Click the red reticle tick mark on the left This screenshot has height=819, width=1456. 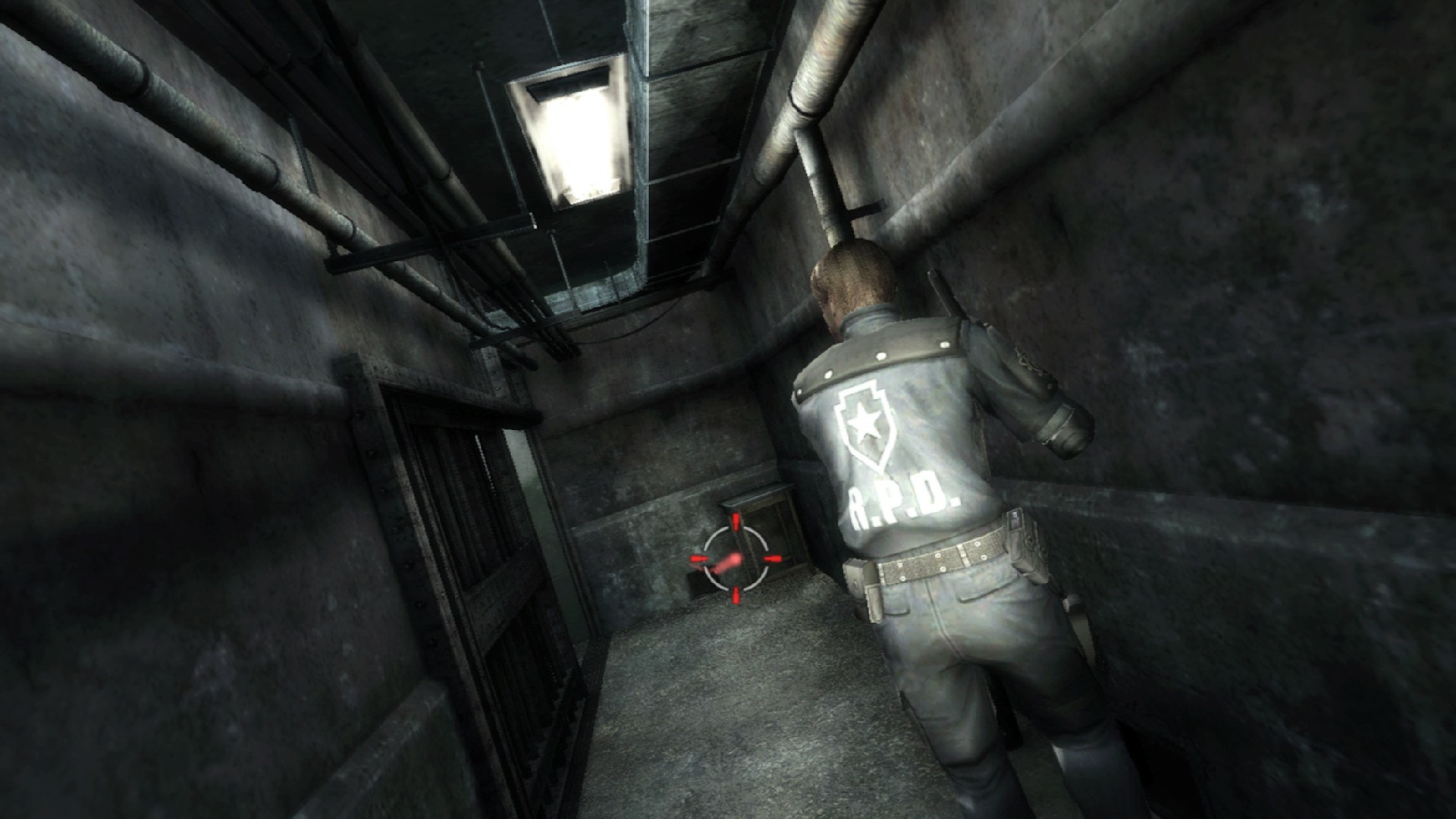click(x=698, y=559)
